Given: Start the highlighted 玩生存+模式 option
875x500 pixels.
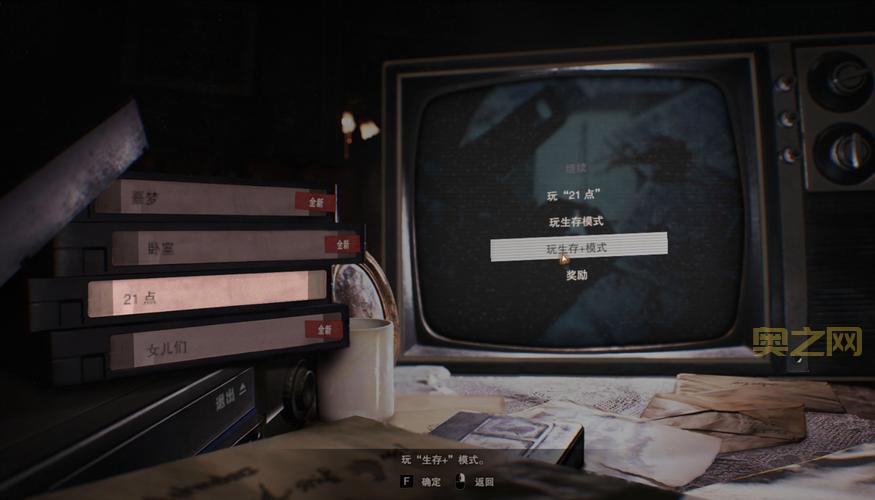Looking at the screenshot, I should pos(577,247).
